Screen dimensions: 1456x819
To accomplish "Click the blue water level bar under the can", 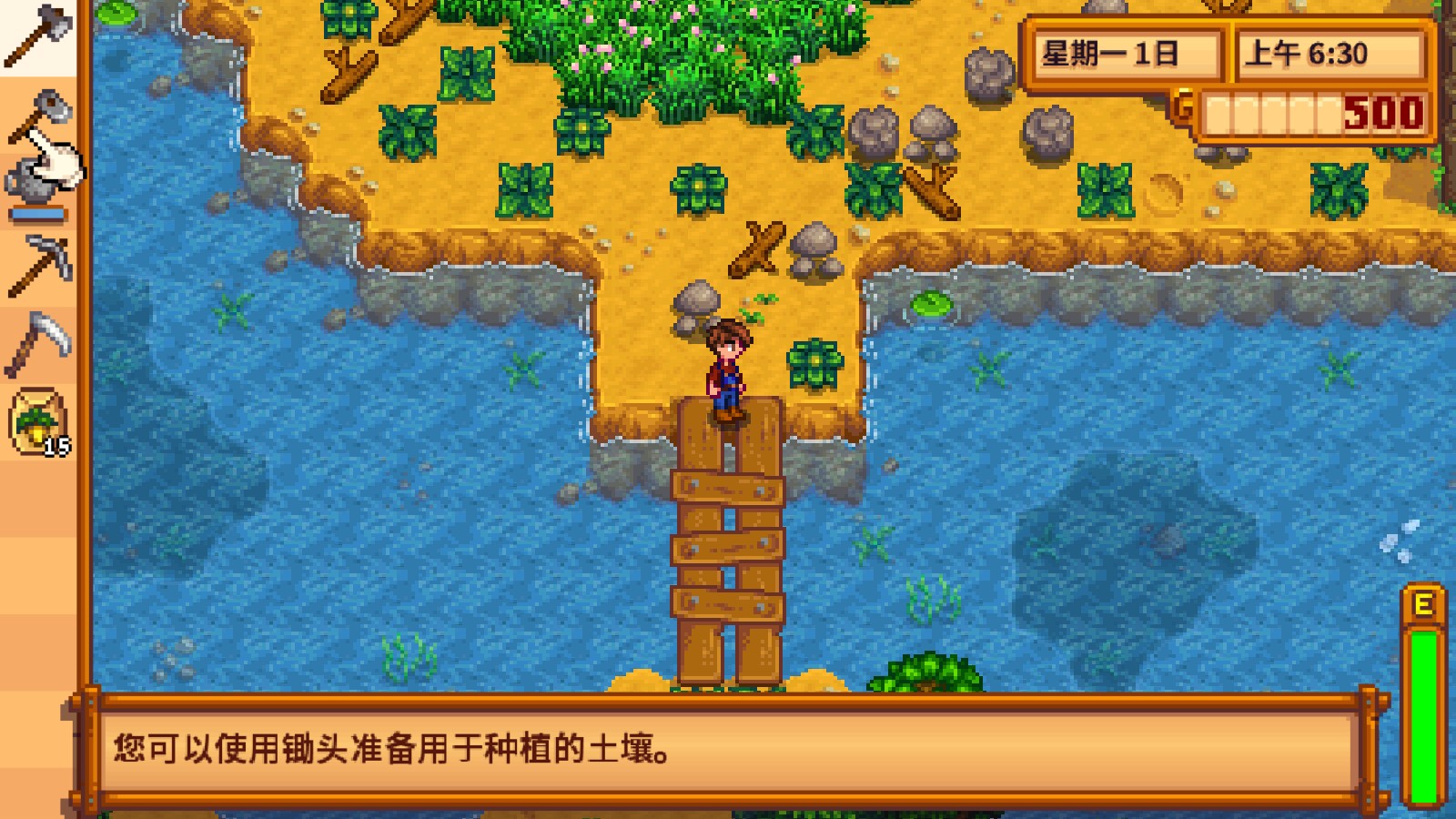I will tap(38, 215).
